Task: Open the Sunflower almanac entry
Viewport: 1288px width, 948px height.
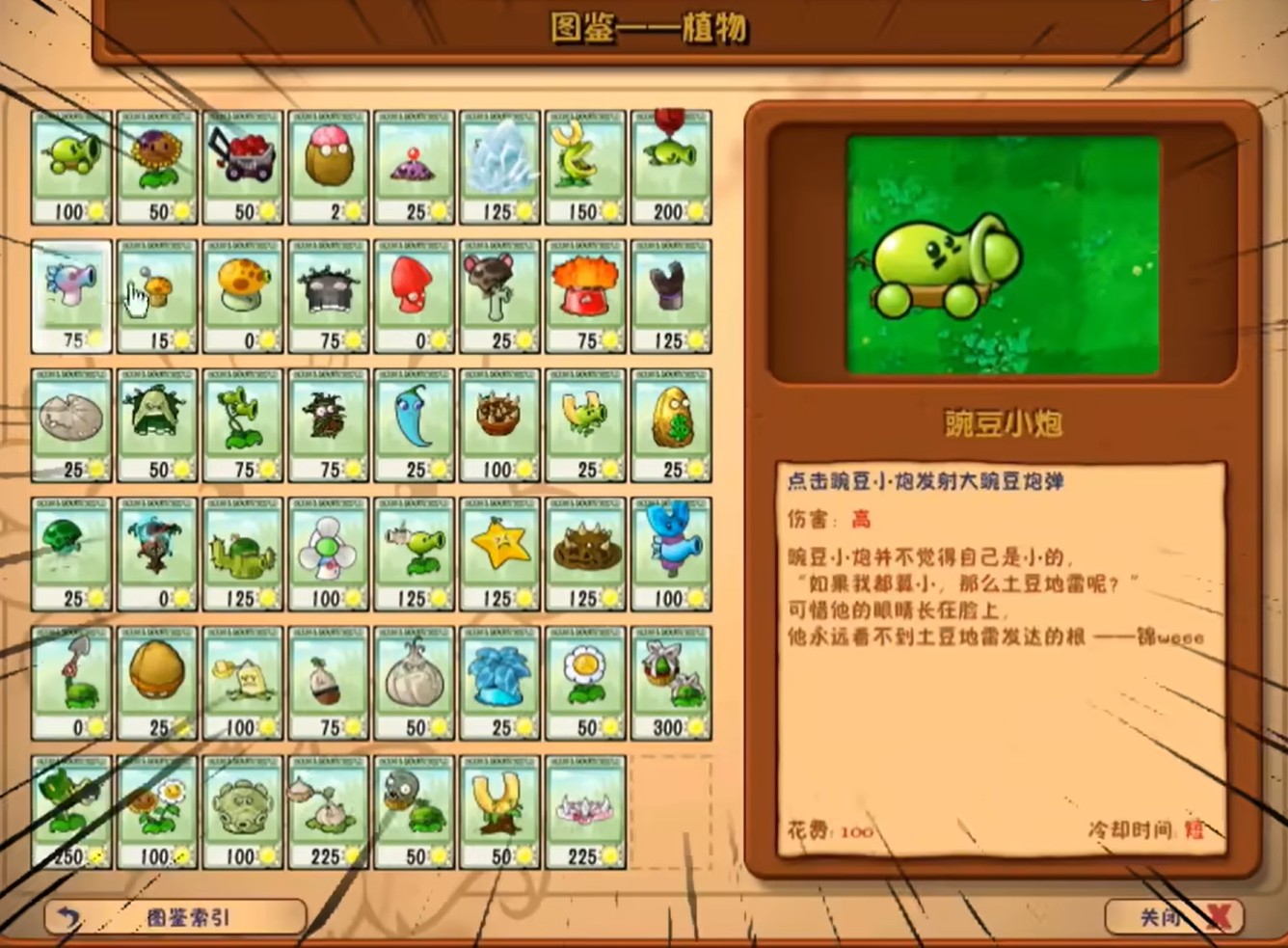Action: pyautogui.click(x=156, y=164)
